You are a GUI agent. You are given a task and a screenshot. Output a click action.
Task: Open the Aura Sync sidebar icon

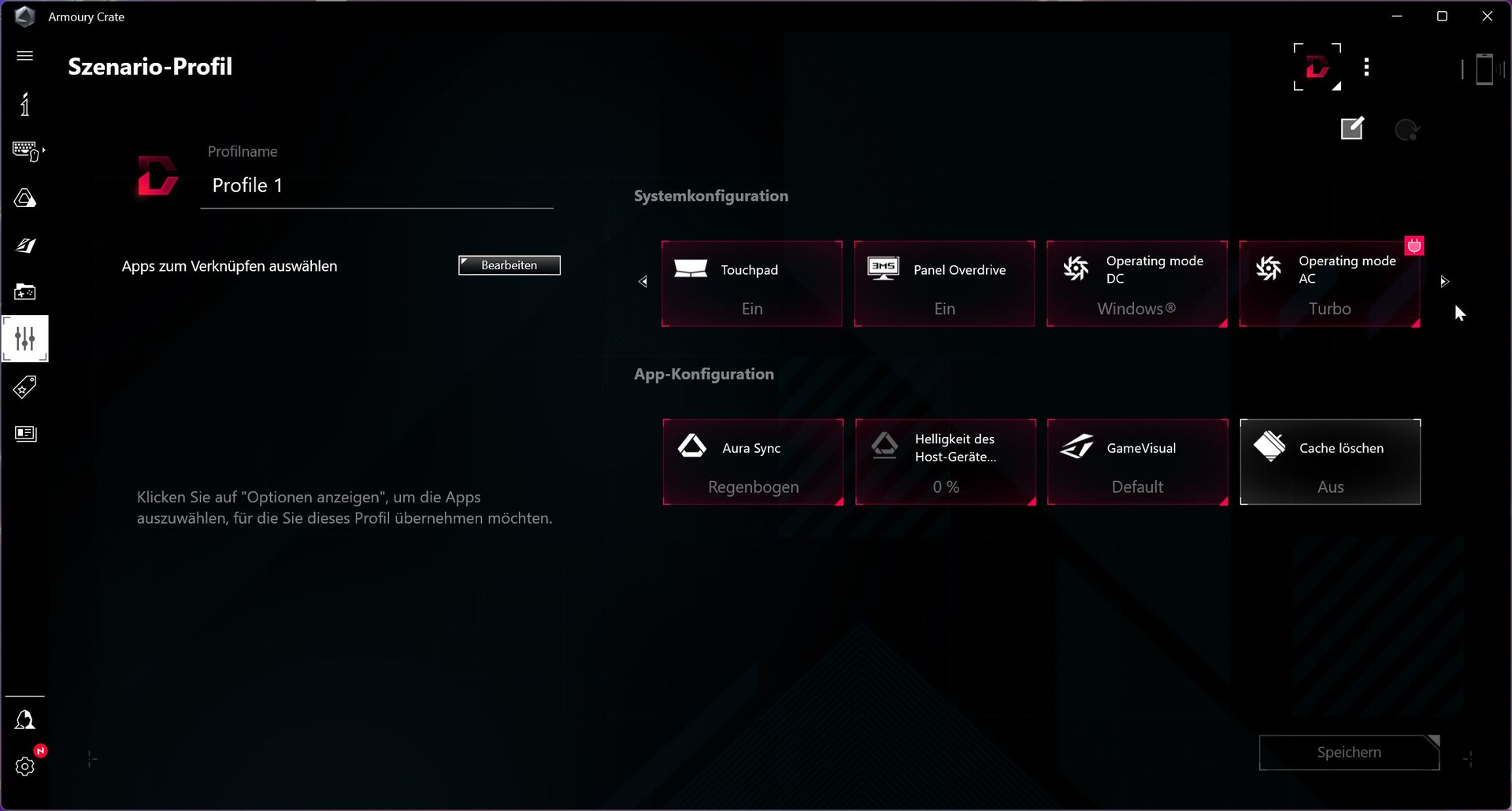coord(25,198)
